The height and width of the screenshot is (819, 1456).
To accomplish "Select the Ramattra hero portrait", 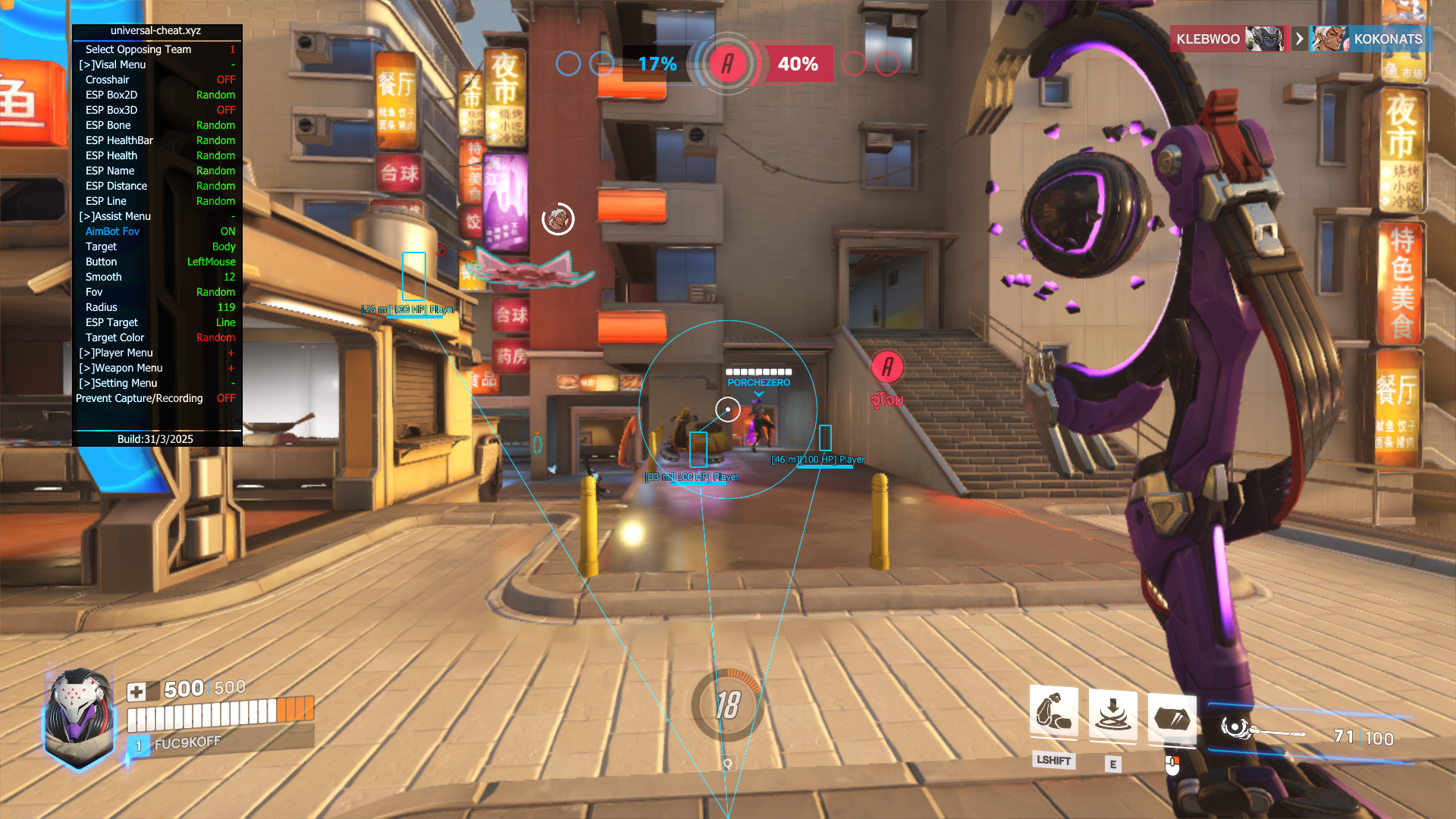I will point(78,717).
